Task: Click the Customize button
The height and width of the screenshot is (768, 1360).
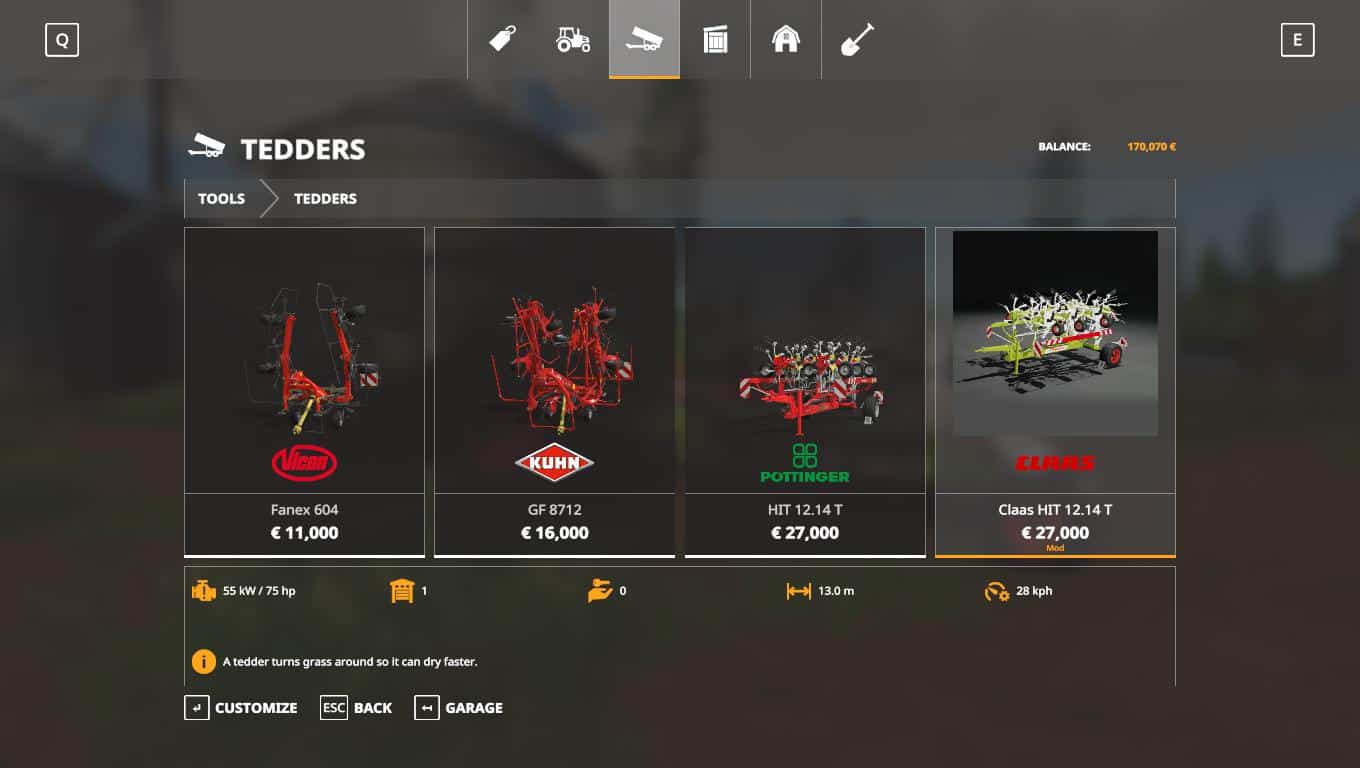Action: (241, 708)
